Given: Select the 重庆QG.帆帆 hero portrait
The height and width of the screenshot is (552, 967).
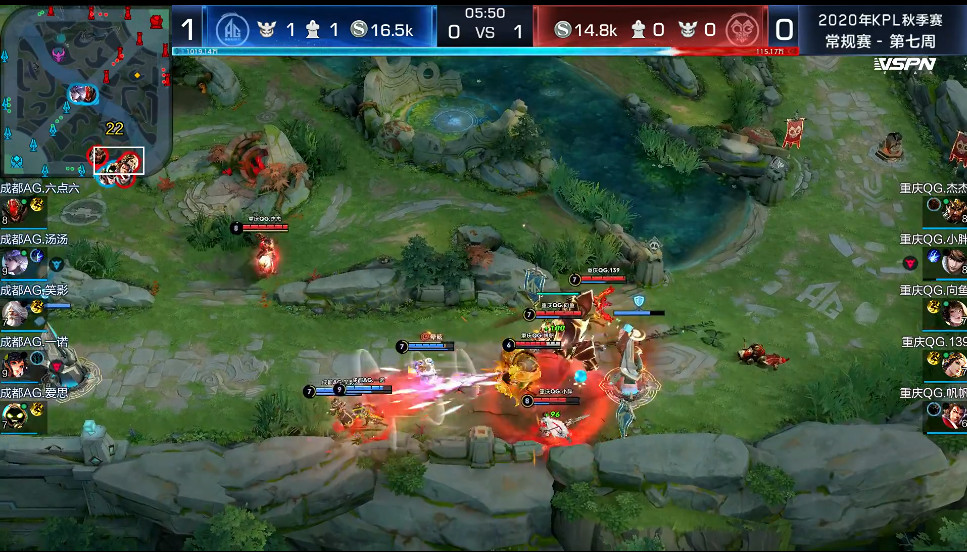Looking at the screenshot, I should [954, 415].
